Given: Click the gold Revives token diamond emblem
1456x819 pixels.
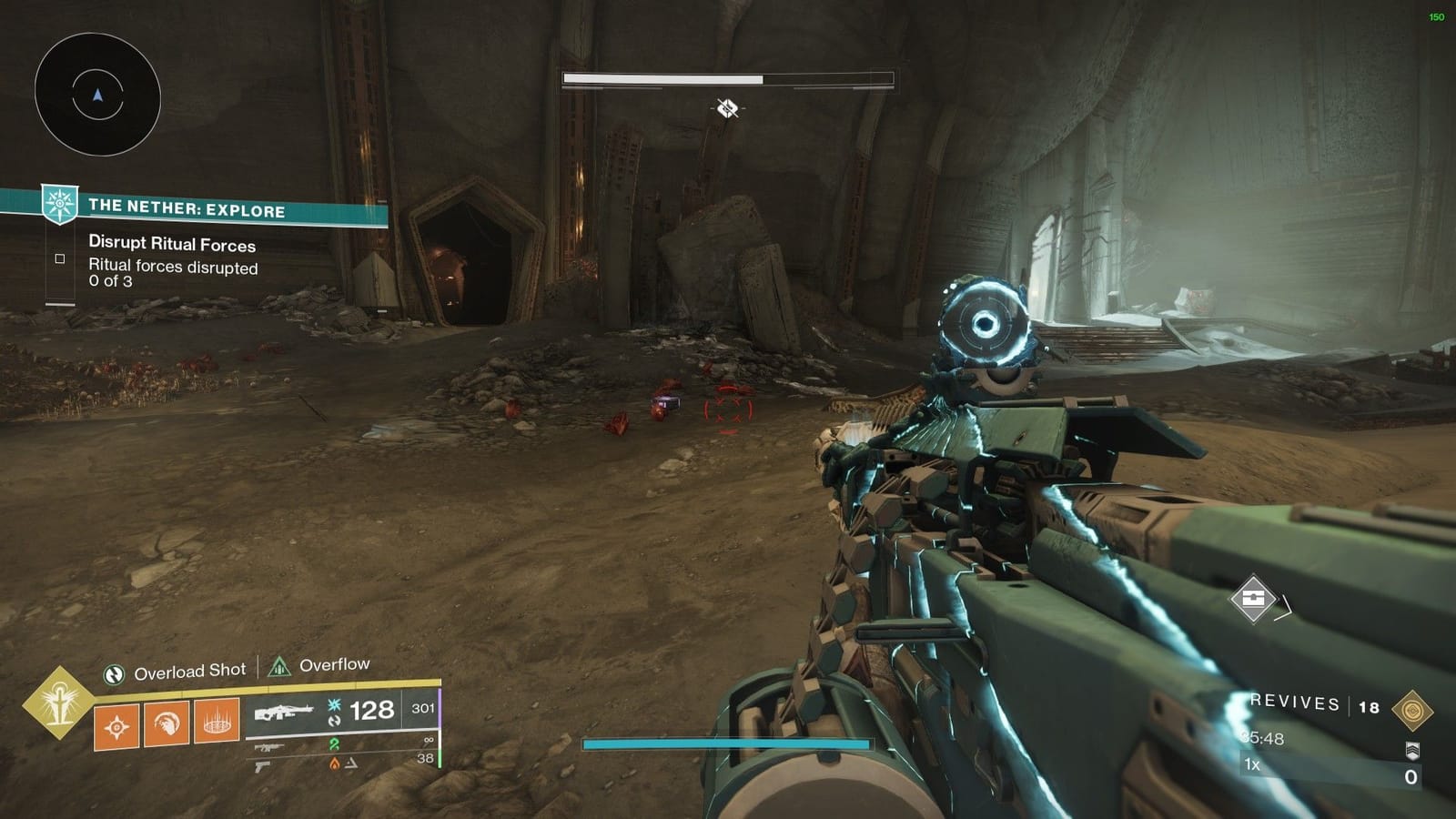Looking at the screenshot, I should coord(1411,710).
